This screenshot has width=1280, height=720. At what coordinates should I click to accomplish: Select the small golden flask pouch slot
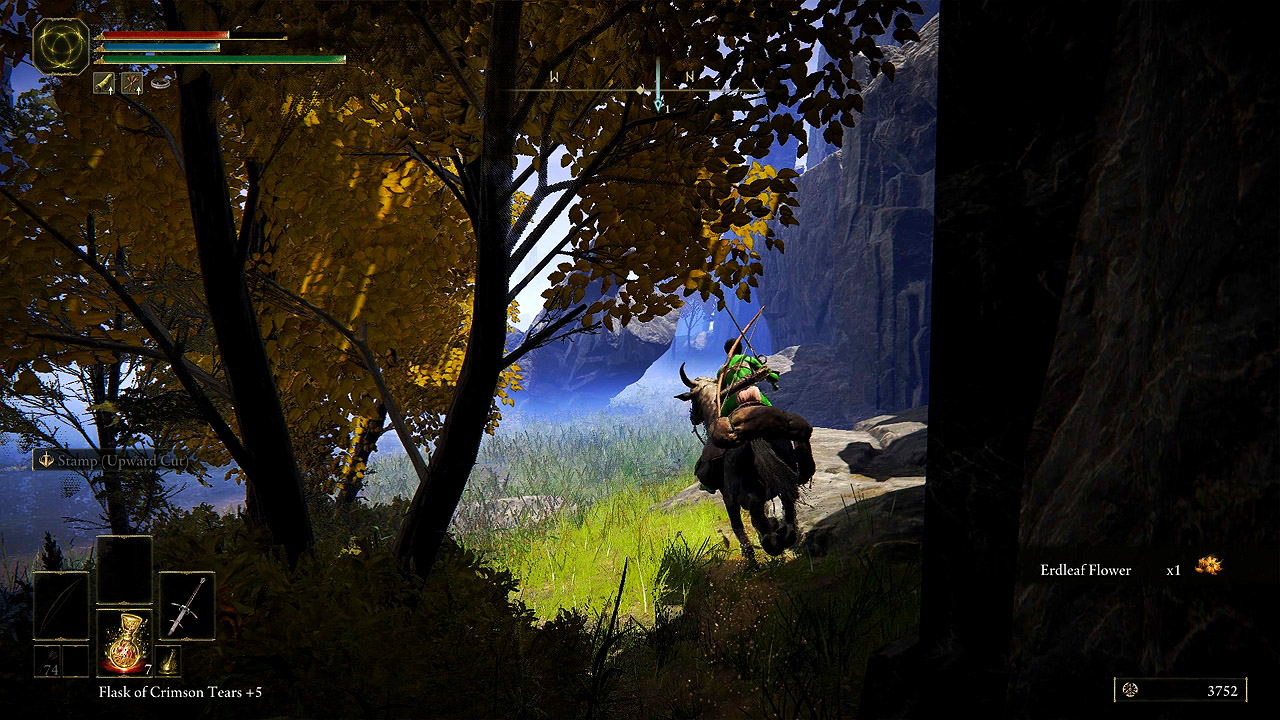167,661
